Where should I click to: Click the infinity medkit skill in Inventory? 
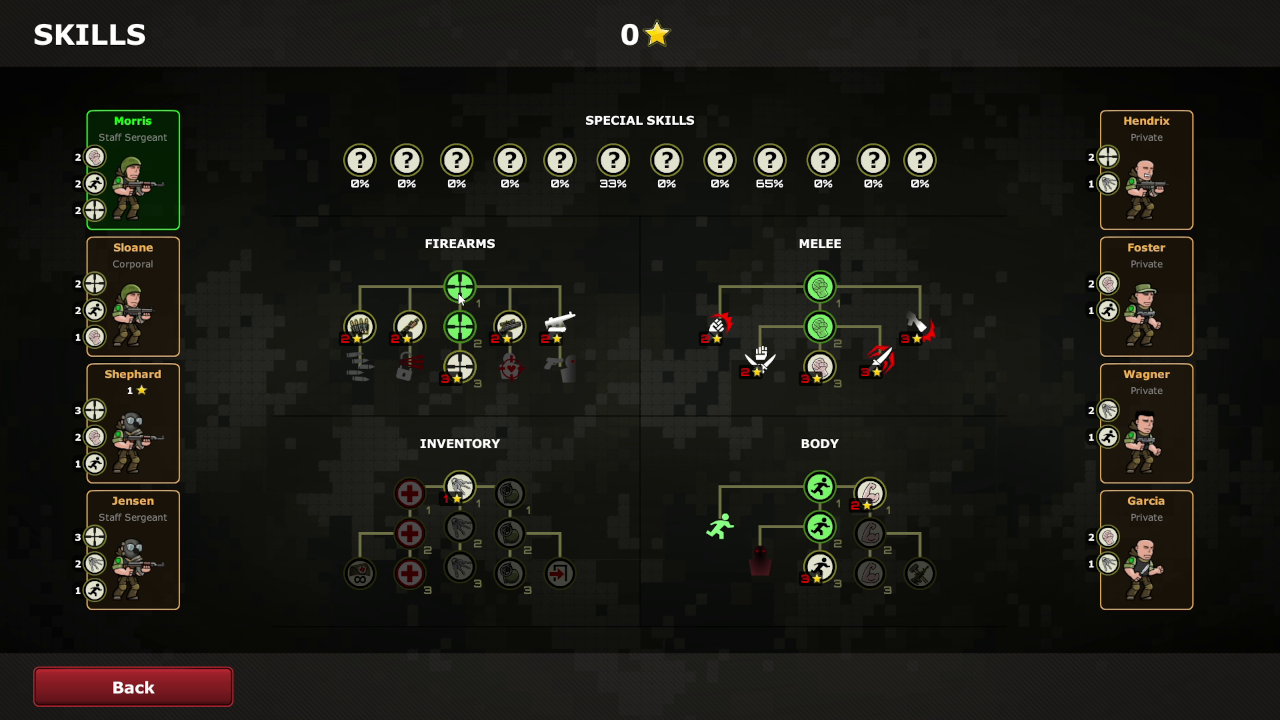pos(360,574)
